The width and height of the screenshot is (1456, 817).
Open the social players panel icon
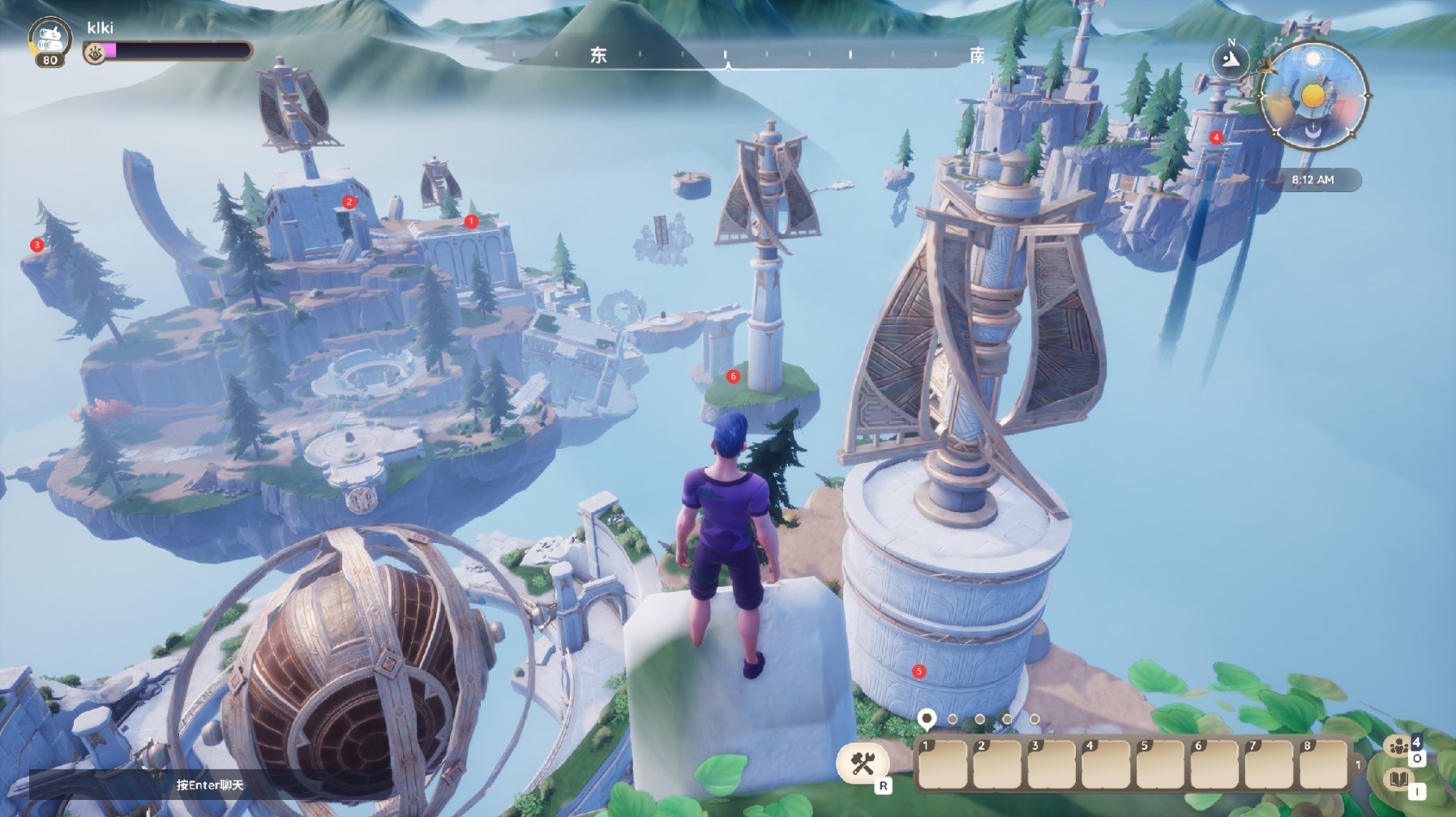click(1398, 746)
